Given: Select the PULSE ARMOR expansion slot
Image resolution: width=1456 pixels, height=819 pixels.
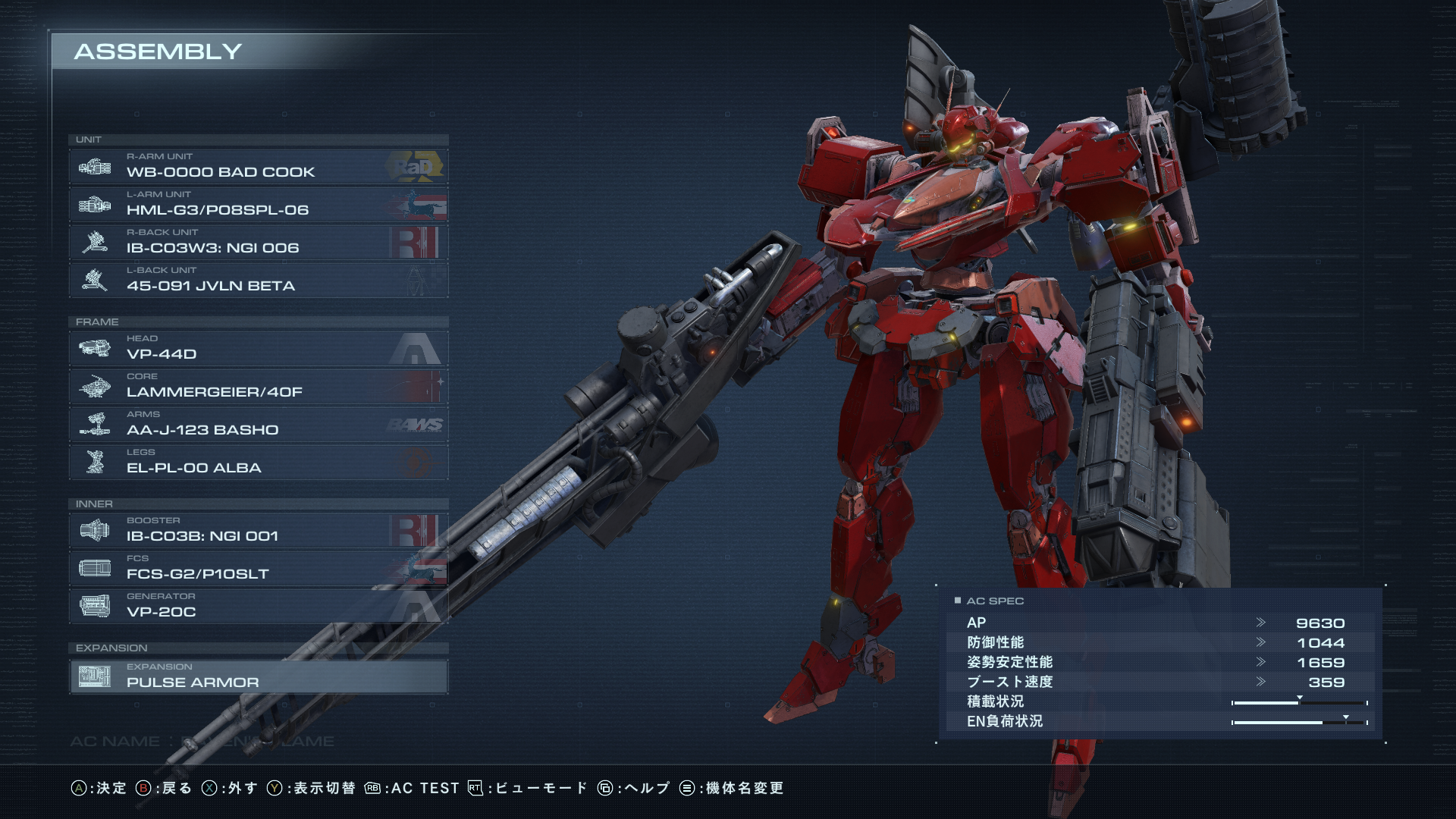Looking at the screenshot, I should click(258, 676).
